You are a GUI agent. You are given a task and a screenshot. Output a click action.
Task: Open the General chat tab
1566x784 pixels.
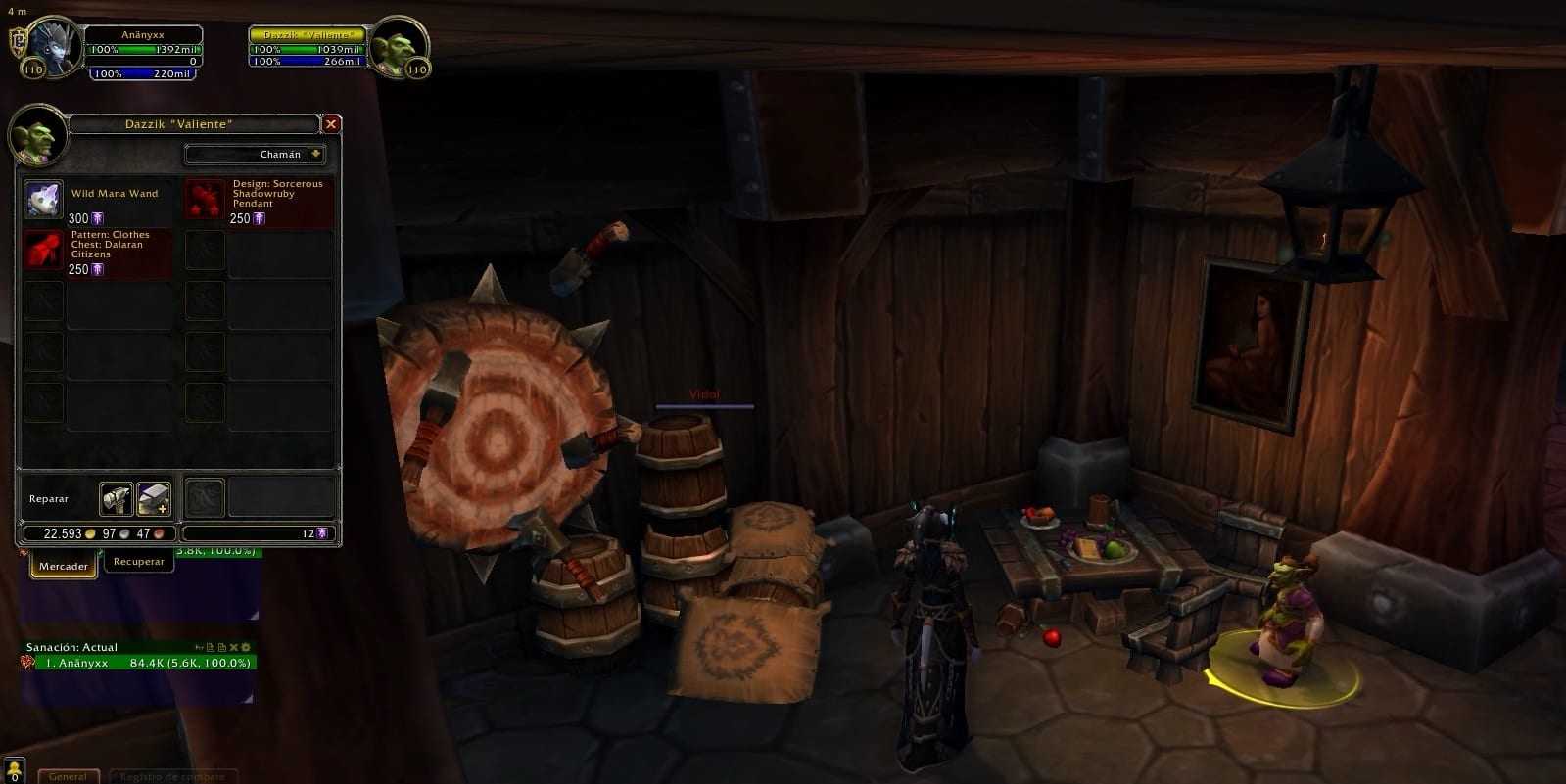(x=68, y=776)
